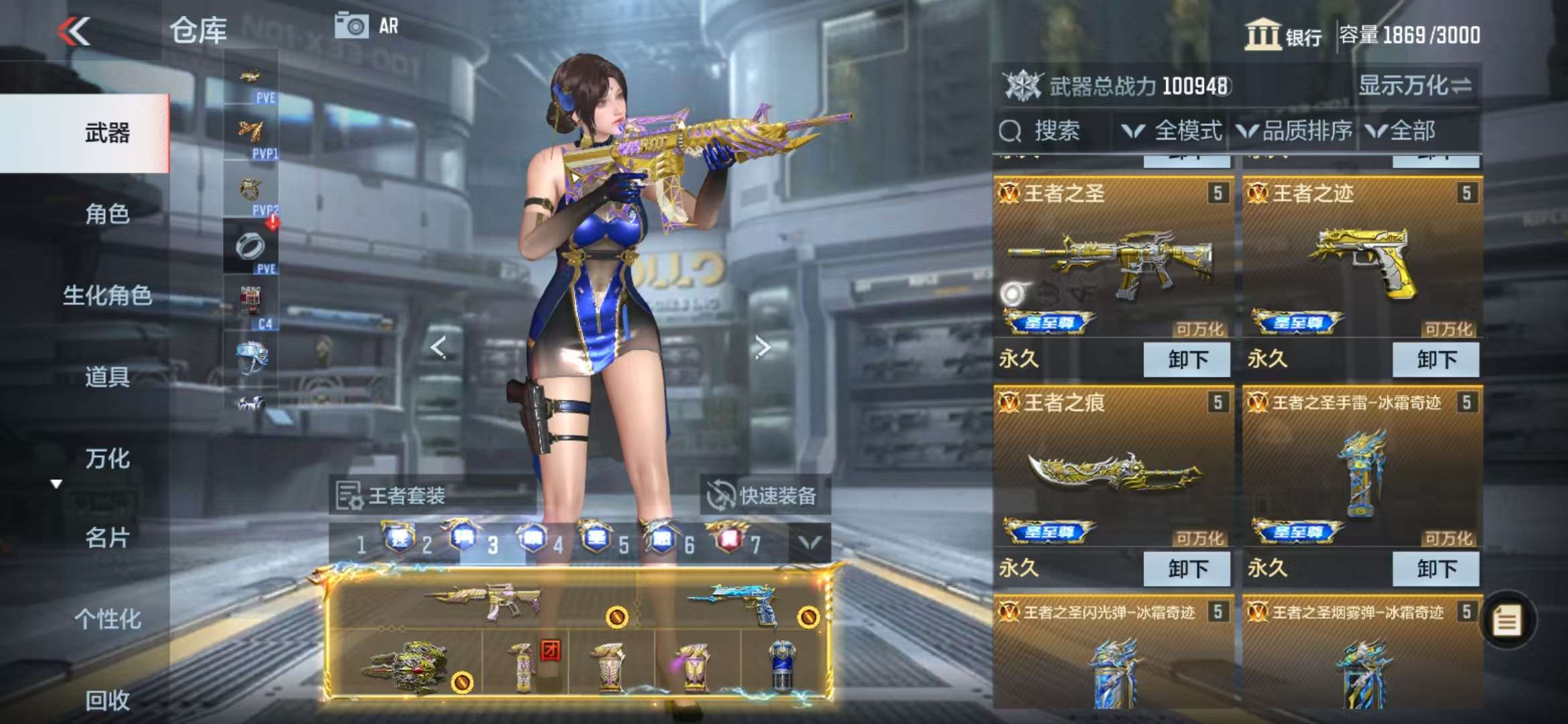1568x724 pixels.
Task: Unequip 王者之圣 rifle with its 卸下 button
Action: tap(1187, 360)
